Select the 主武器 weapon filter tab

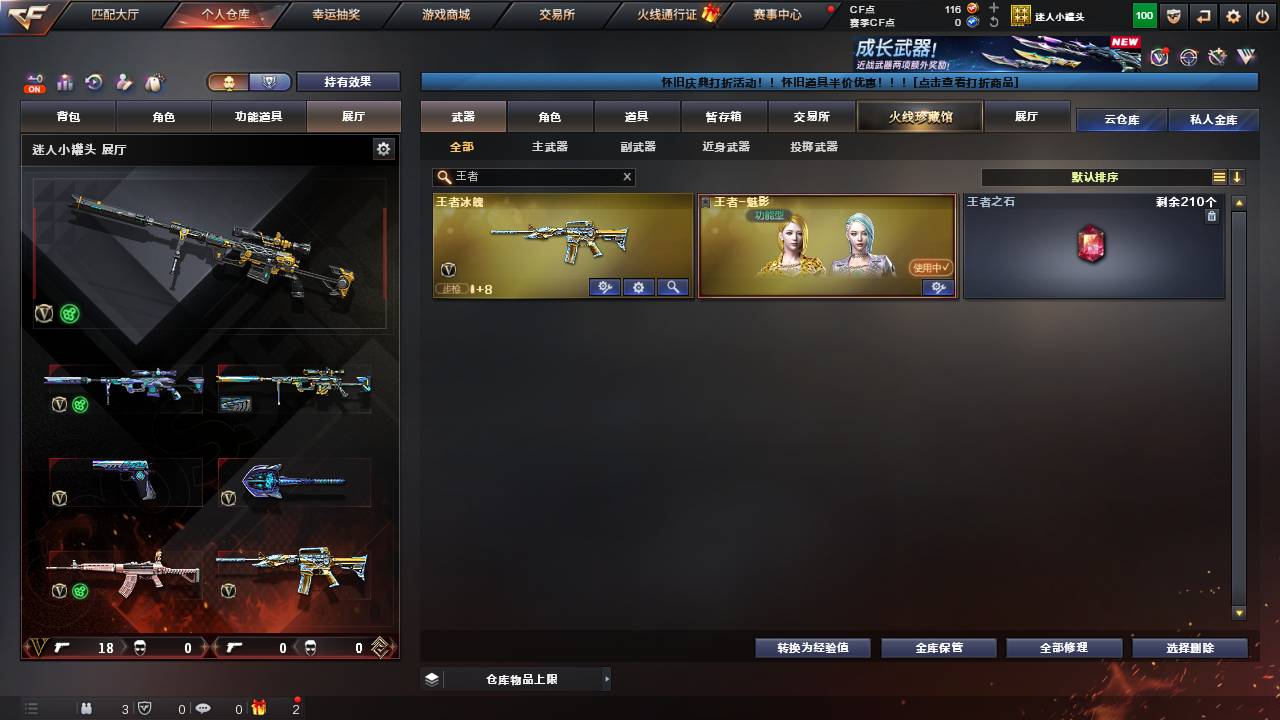[549, 147]
